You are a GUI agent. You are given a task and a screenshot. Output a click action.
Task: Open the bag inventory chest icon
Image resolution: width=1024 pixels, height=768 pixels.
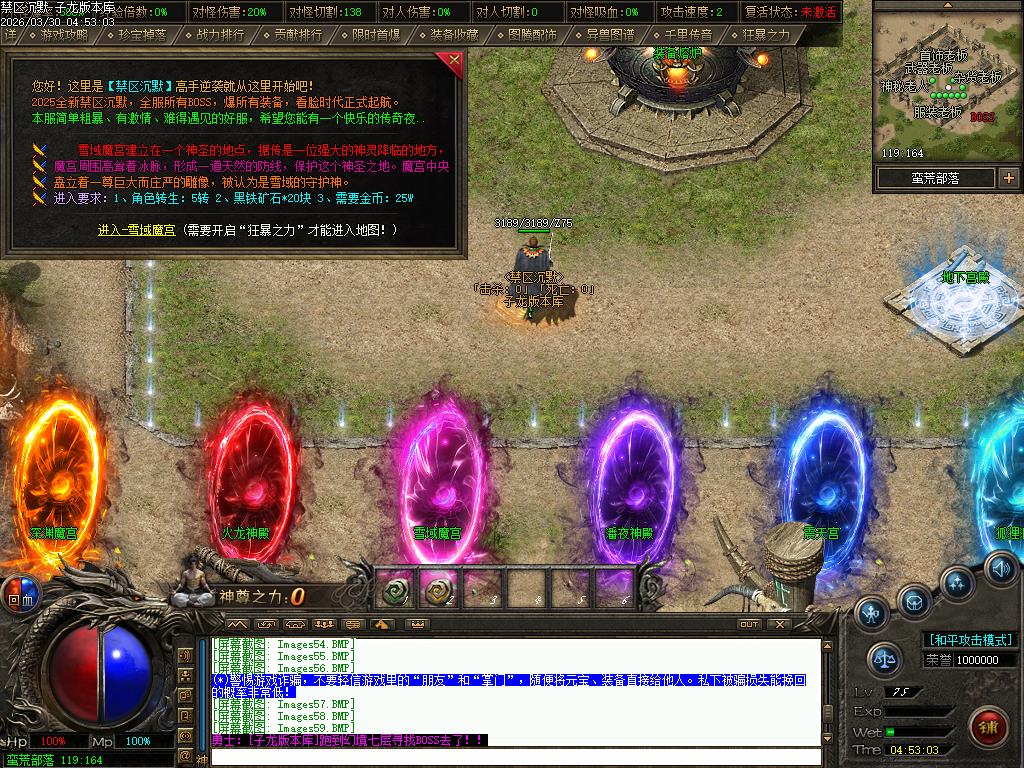[914, 601]
